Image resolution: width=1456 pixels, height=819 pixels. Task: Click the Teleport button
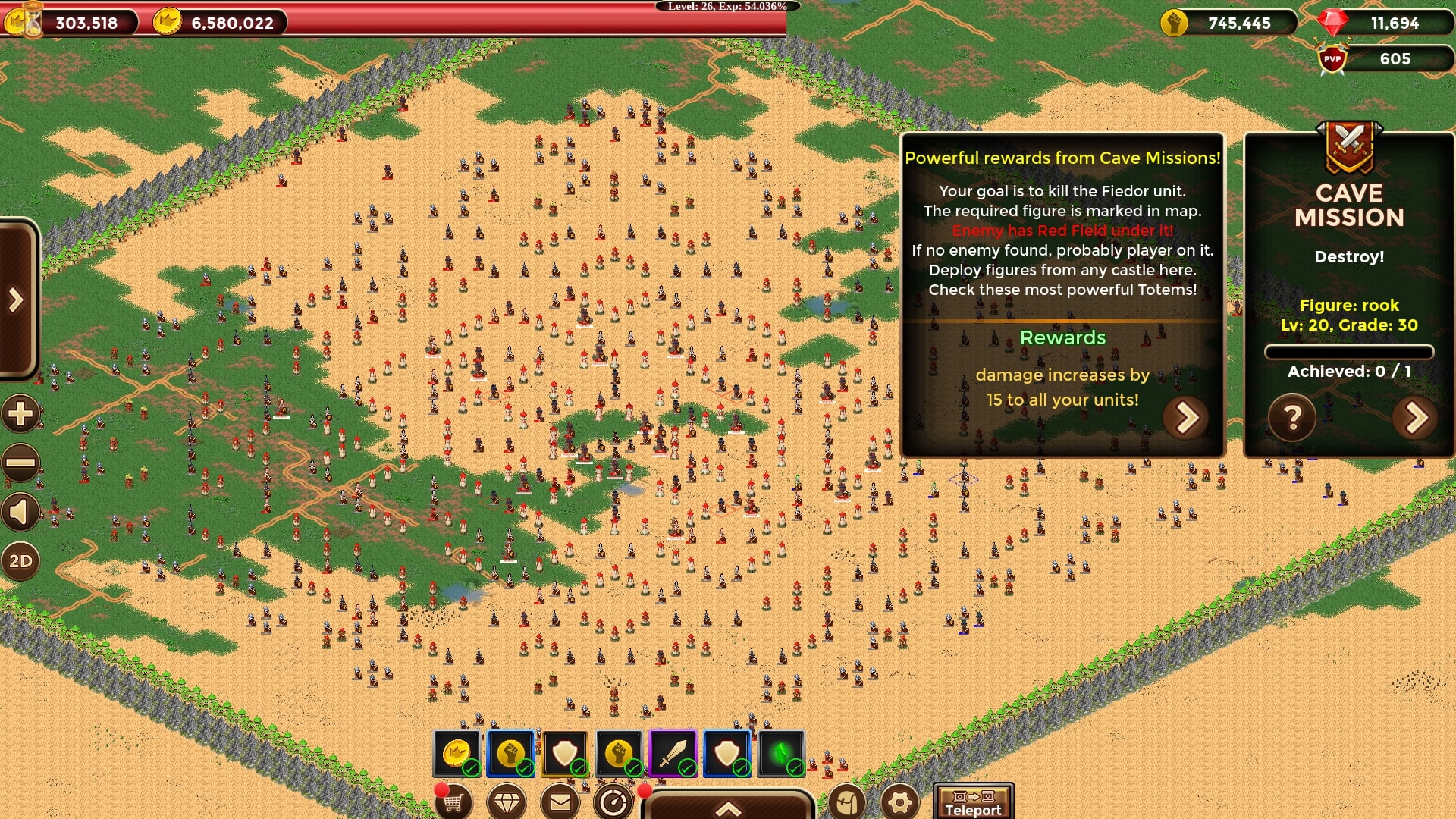(x=973, y=802)
